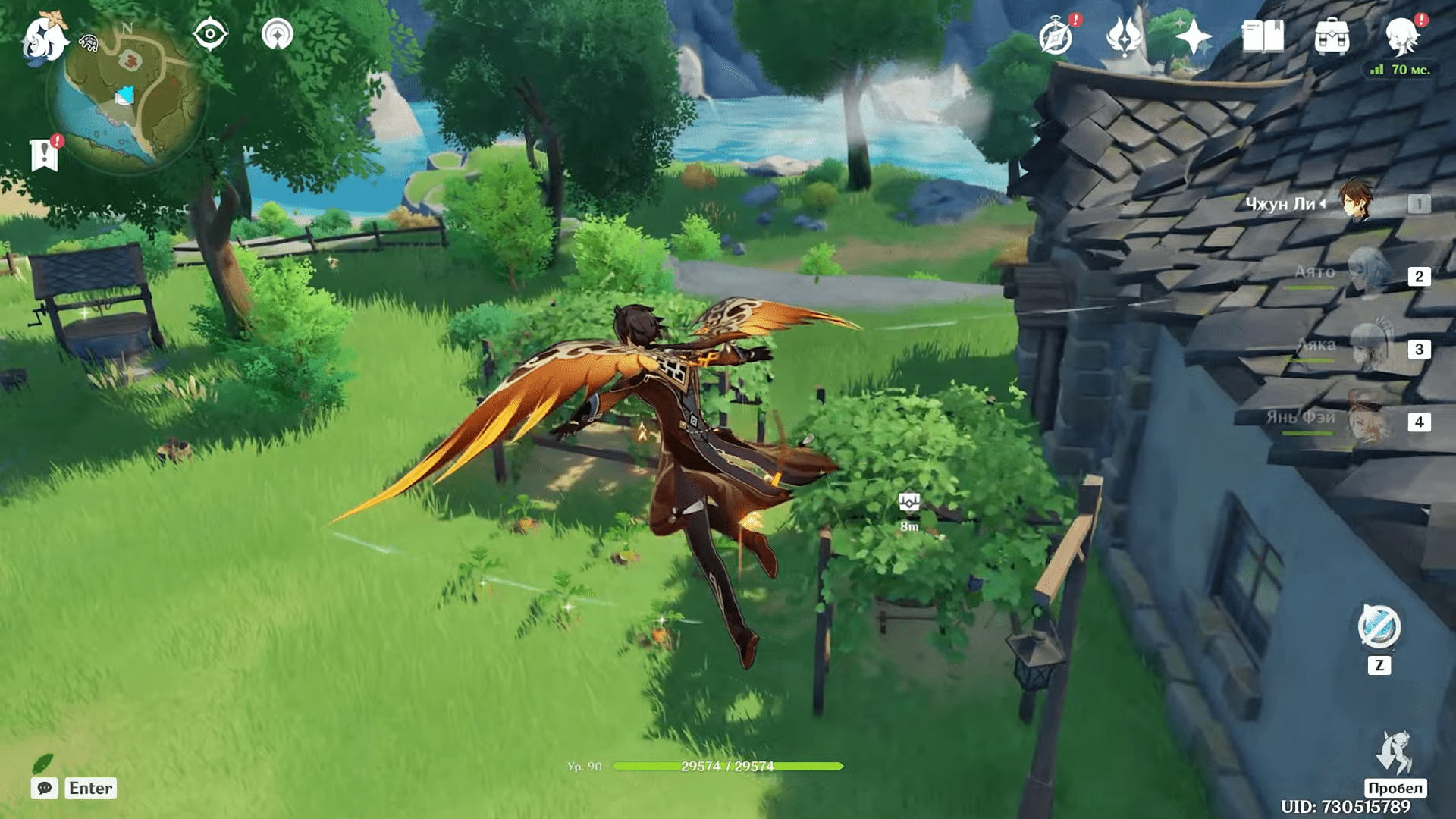The image size is (1456, 819).
Task: Open the co-op signal icon near minimap
Action: [x=278, y=34]
